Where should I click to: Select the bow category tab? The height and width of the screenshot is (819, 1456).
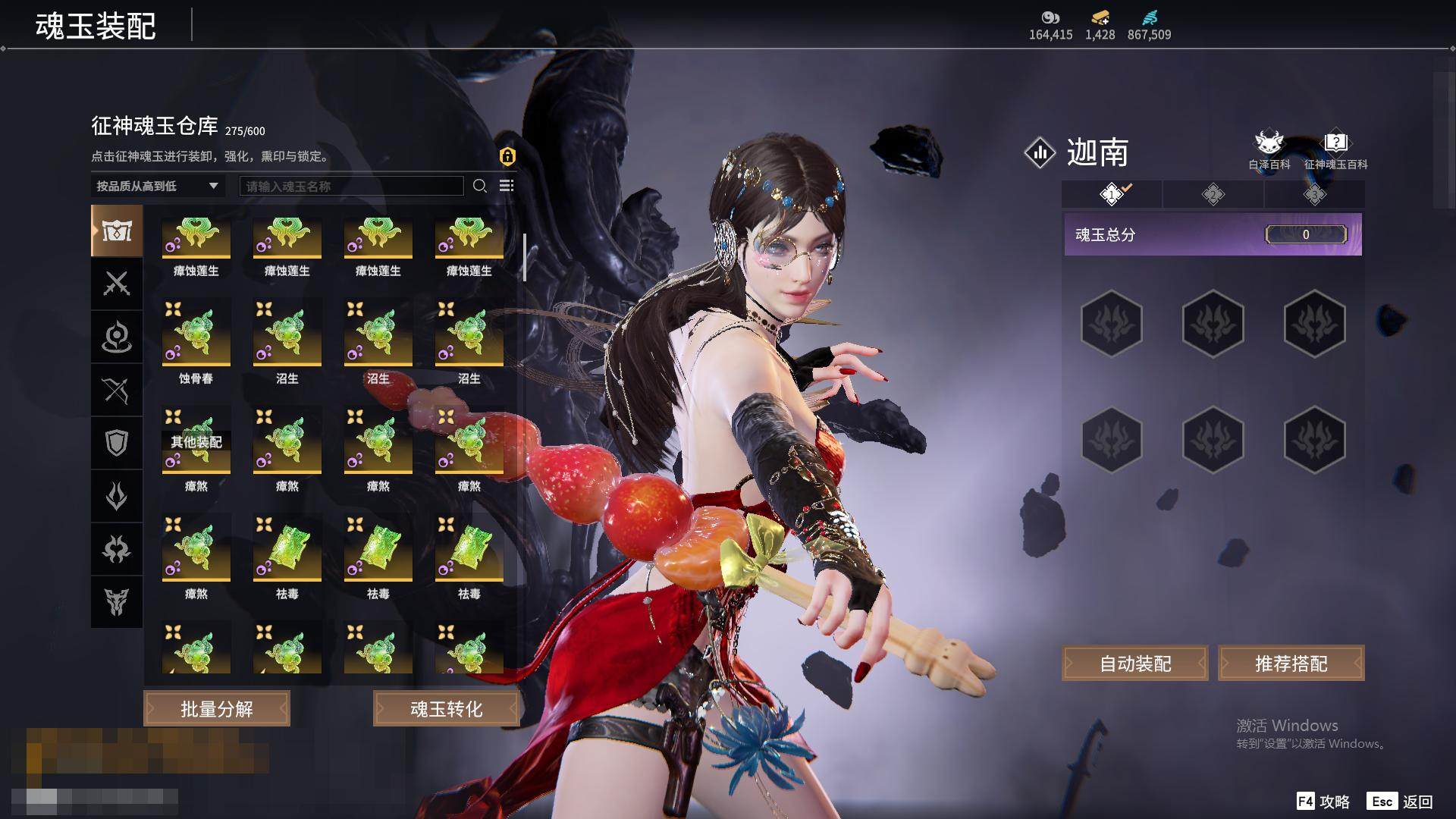pyautogui.click(x=117, y=390)
